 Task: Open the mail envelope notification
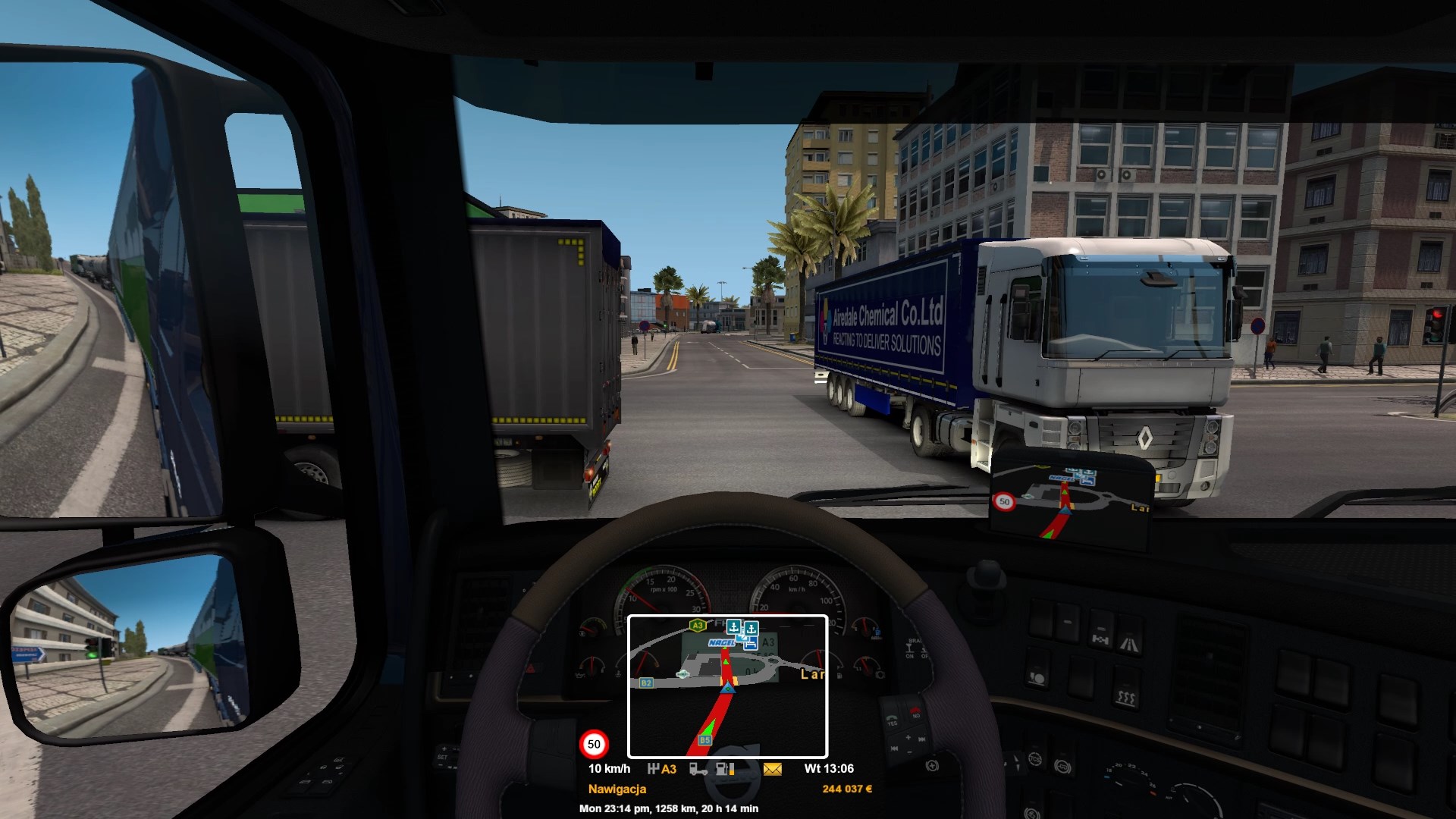pos(772,769)
